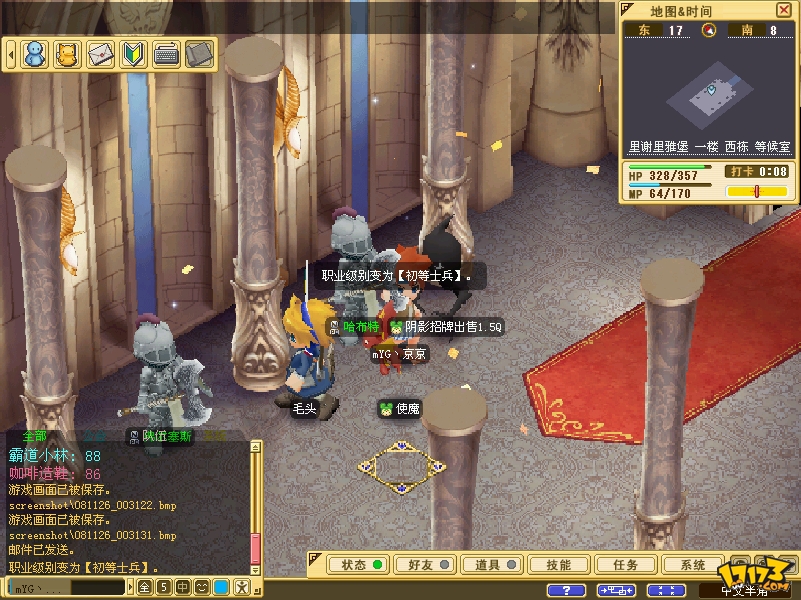The image size is (801, 600).
Task: Click the blue character figure toolbar icon
Action: click(36, 53)
